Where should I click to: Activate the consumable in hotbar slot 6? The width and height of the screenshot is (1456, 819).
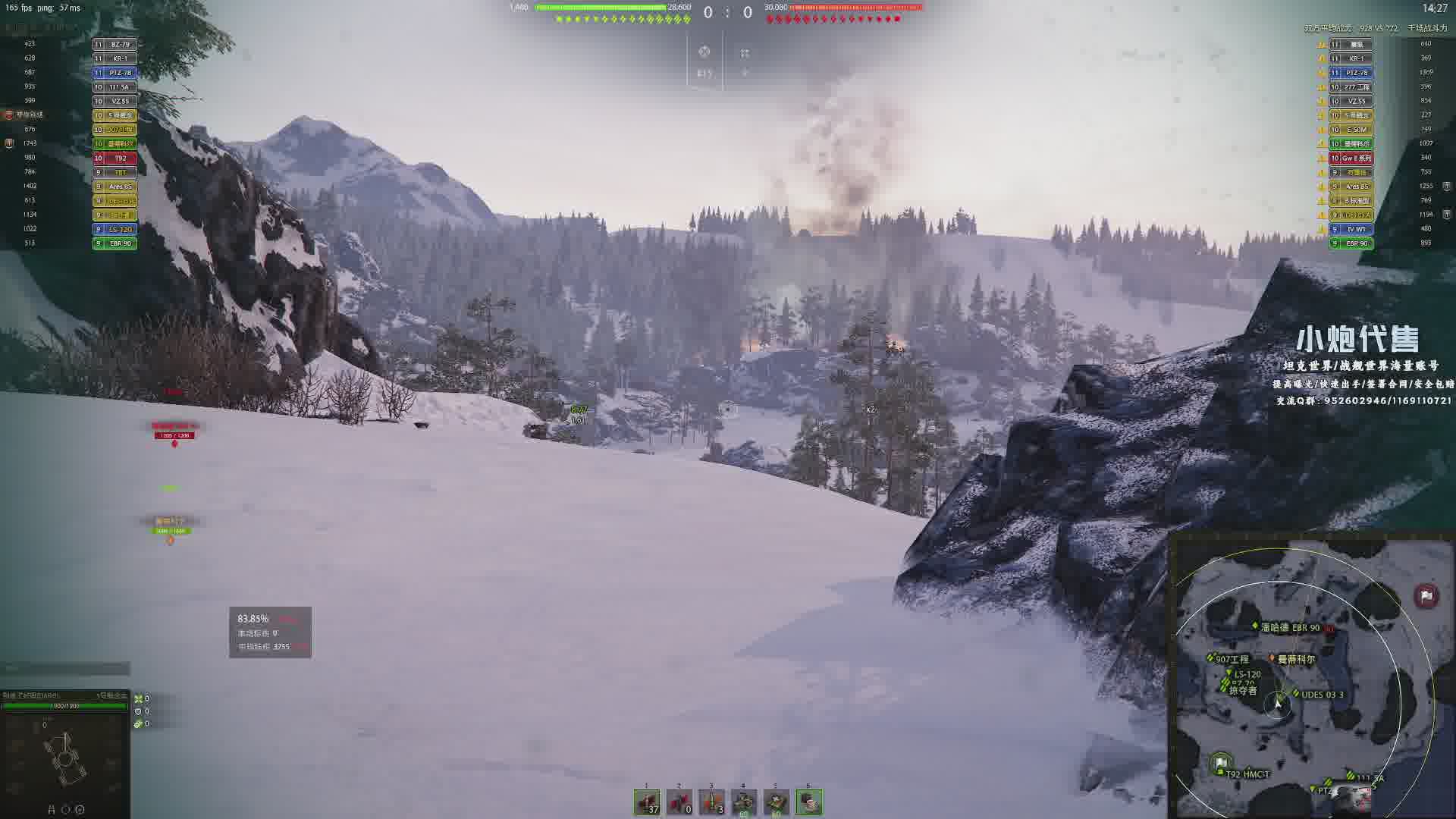coord(809,802)
